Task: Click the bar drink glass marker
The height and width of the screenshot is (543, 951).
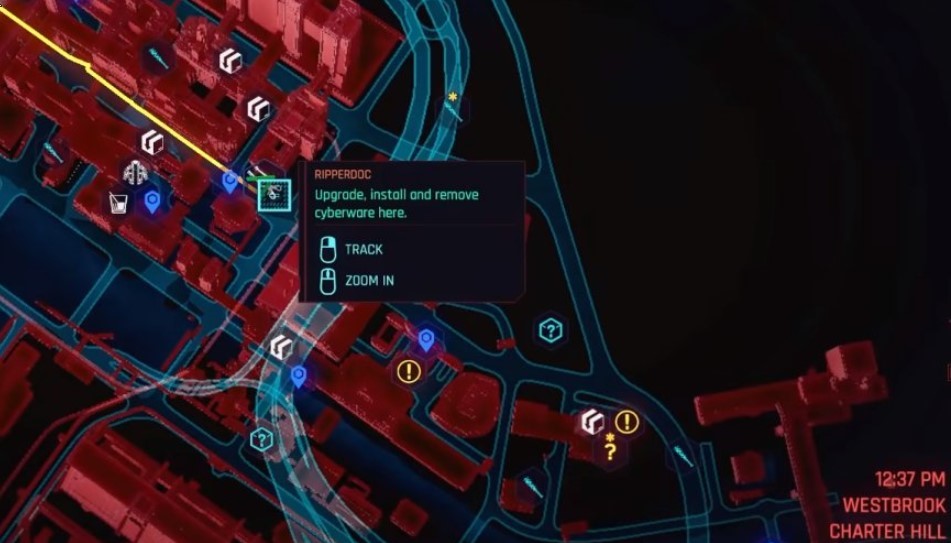Action: [x=119, y=204]
